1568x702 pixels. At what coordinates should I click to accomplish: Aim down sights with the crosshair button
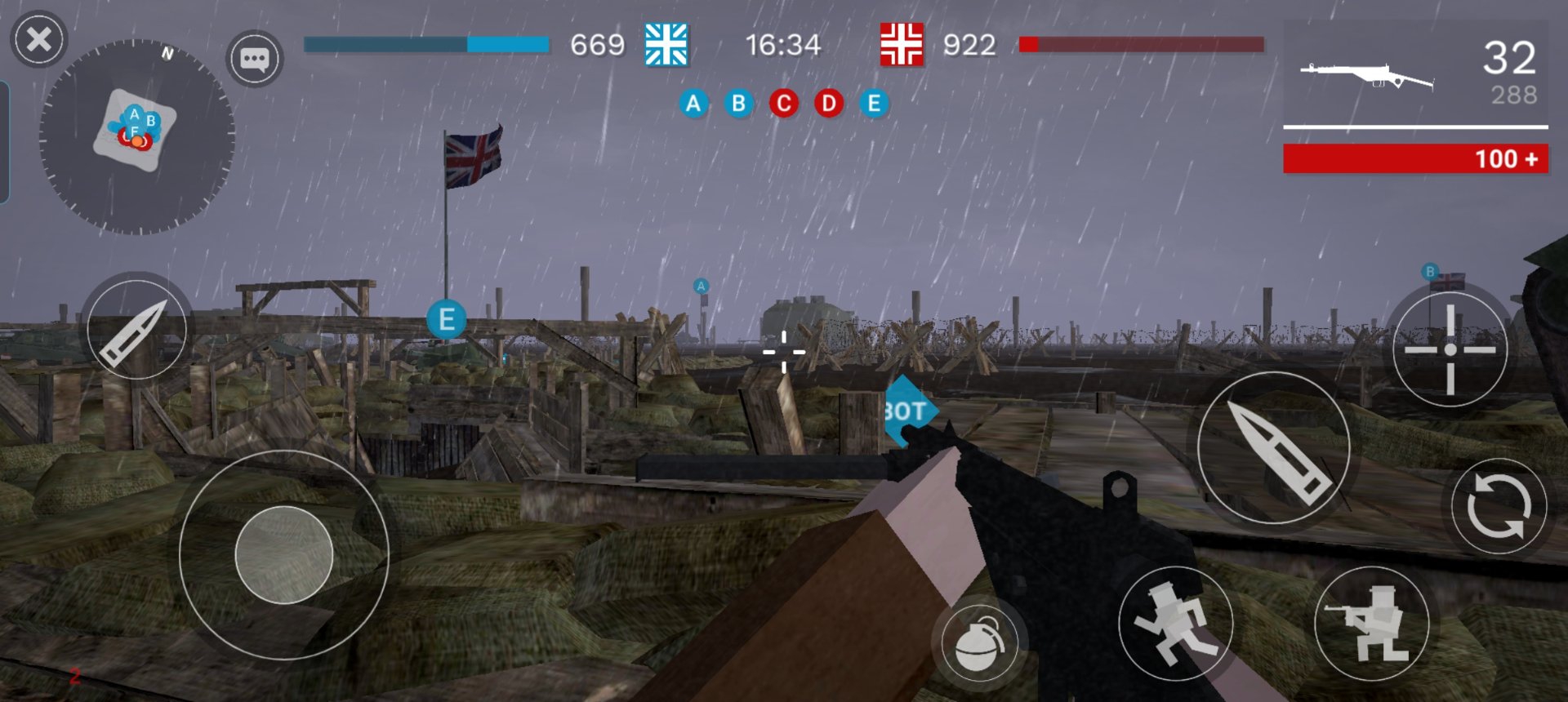1450,349
